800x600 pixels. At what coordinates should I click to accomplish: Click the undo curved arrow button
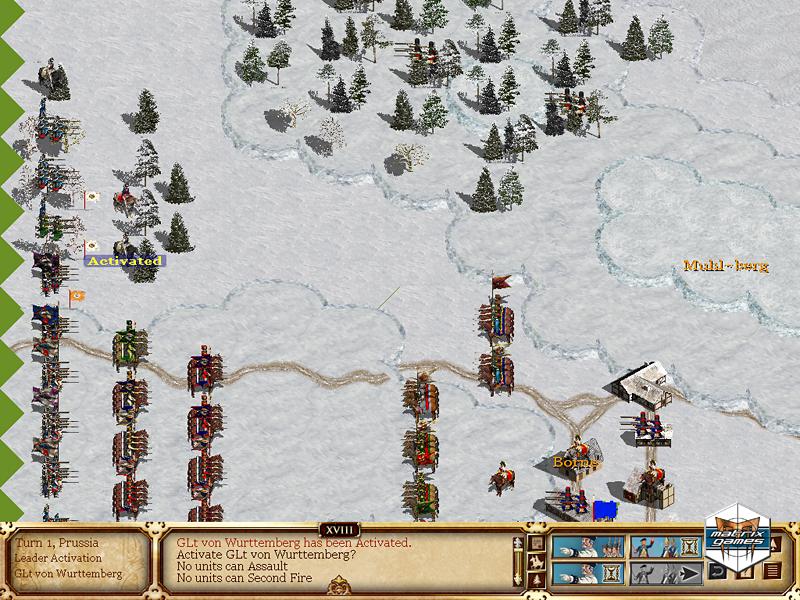click(717, 572)
